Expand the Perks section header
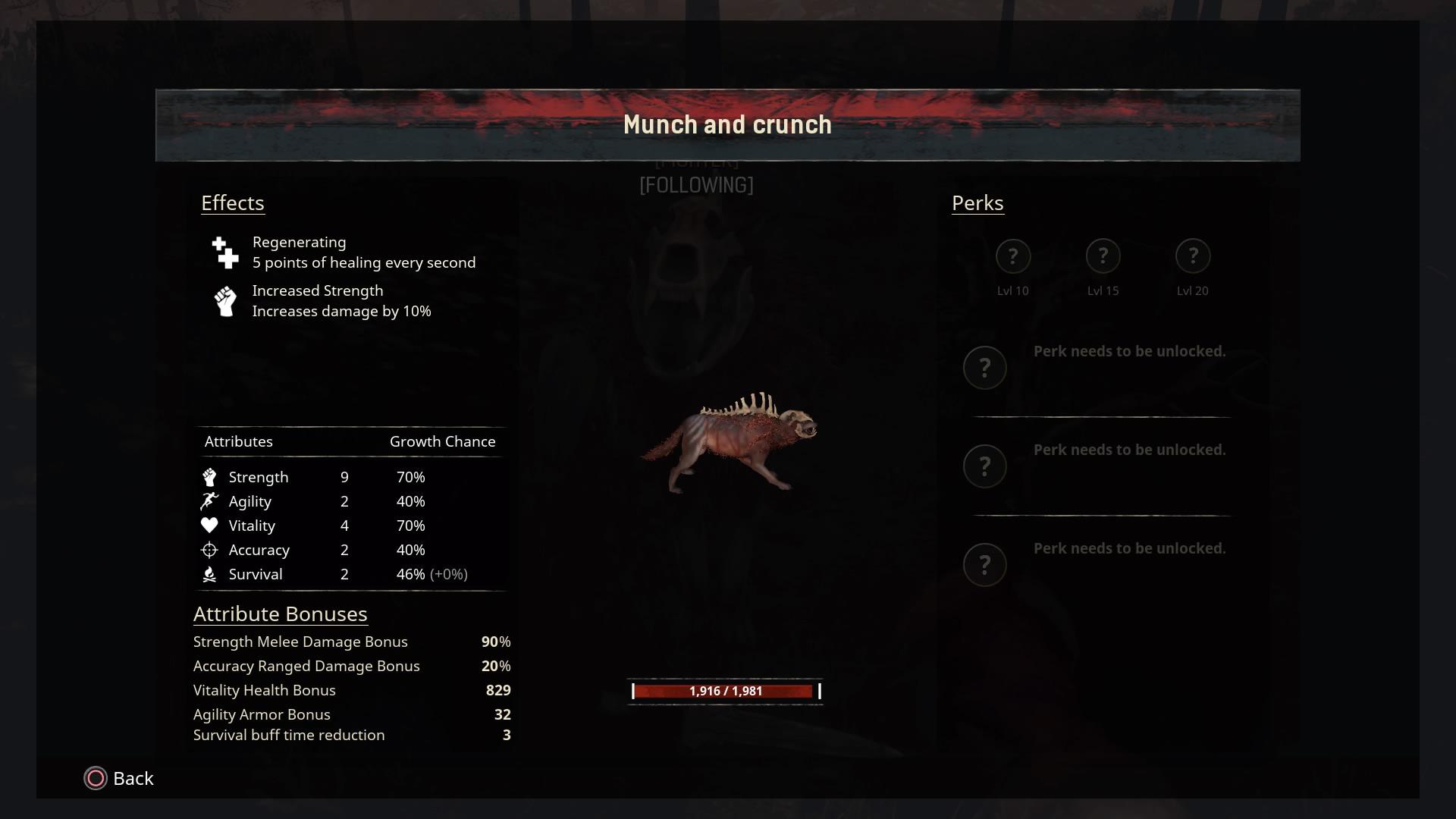1456x819 pixels. point(977,202)
